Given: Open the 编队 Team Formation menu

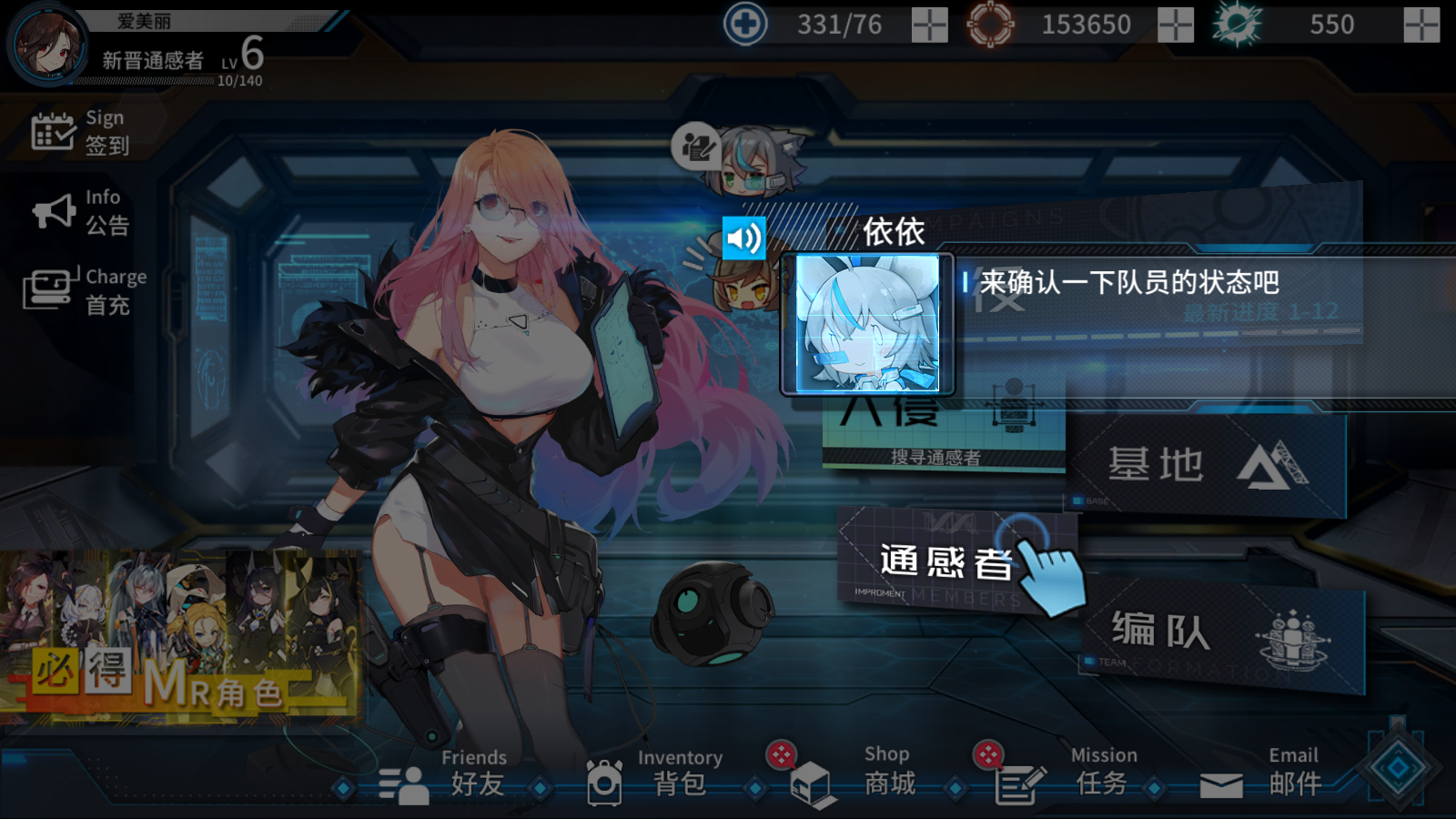Looking at the screenshot, I should point(1221,634).
